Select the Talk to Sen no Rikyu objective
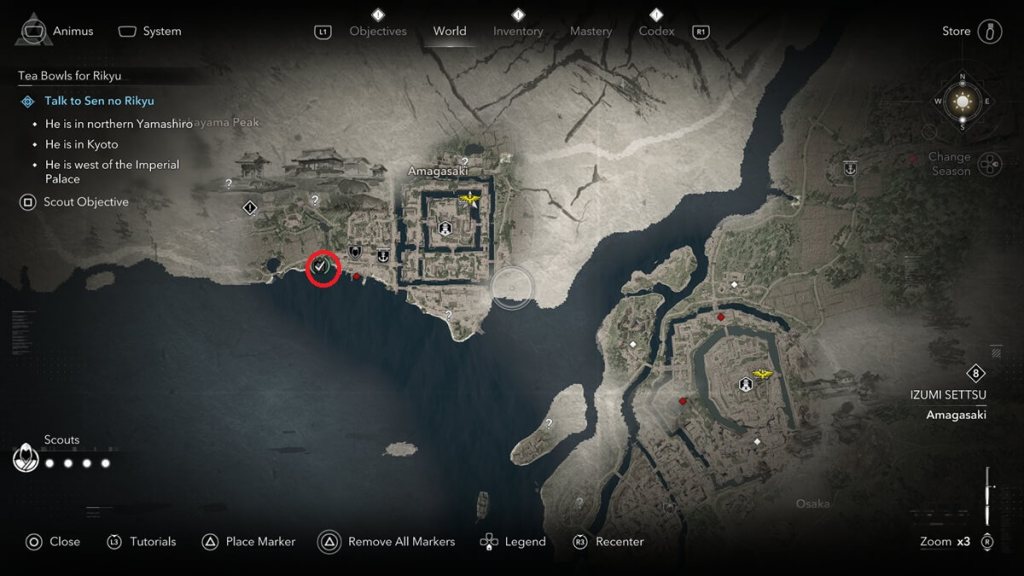1024x576 pixels. click(99, 101)
